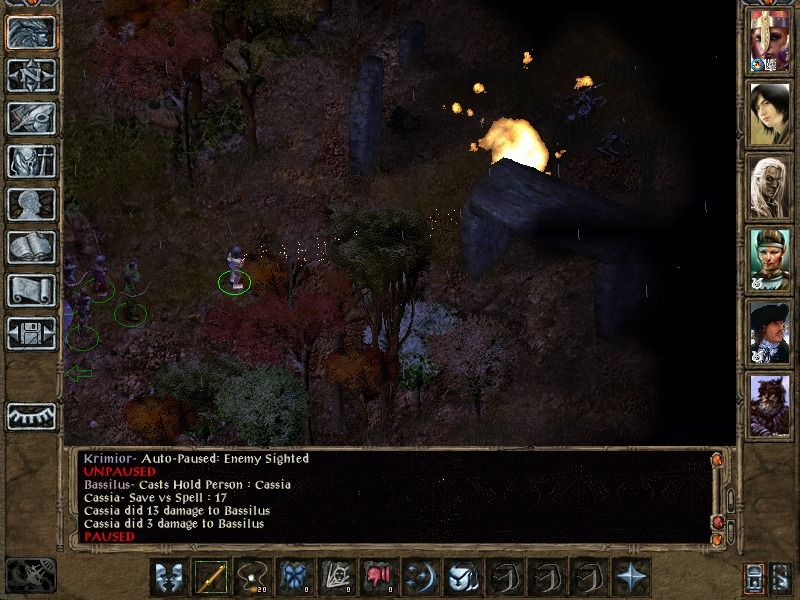Select the masked helmet party portrait
The width and height of the screenshot is (800, 600).
770,41
